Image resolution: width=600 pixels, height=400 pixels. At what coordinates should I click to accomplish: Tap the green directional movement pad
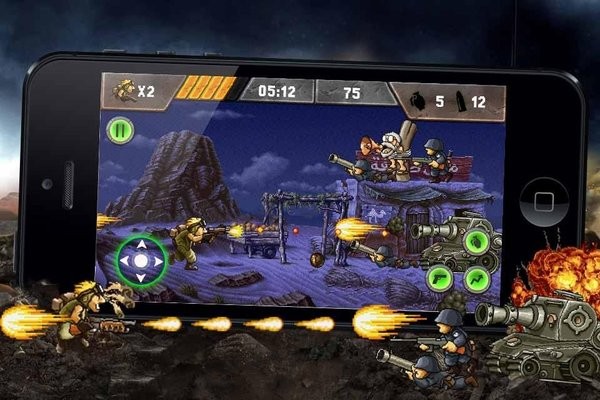[140, 261]
